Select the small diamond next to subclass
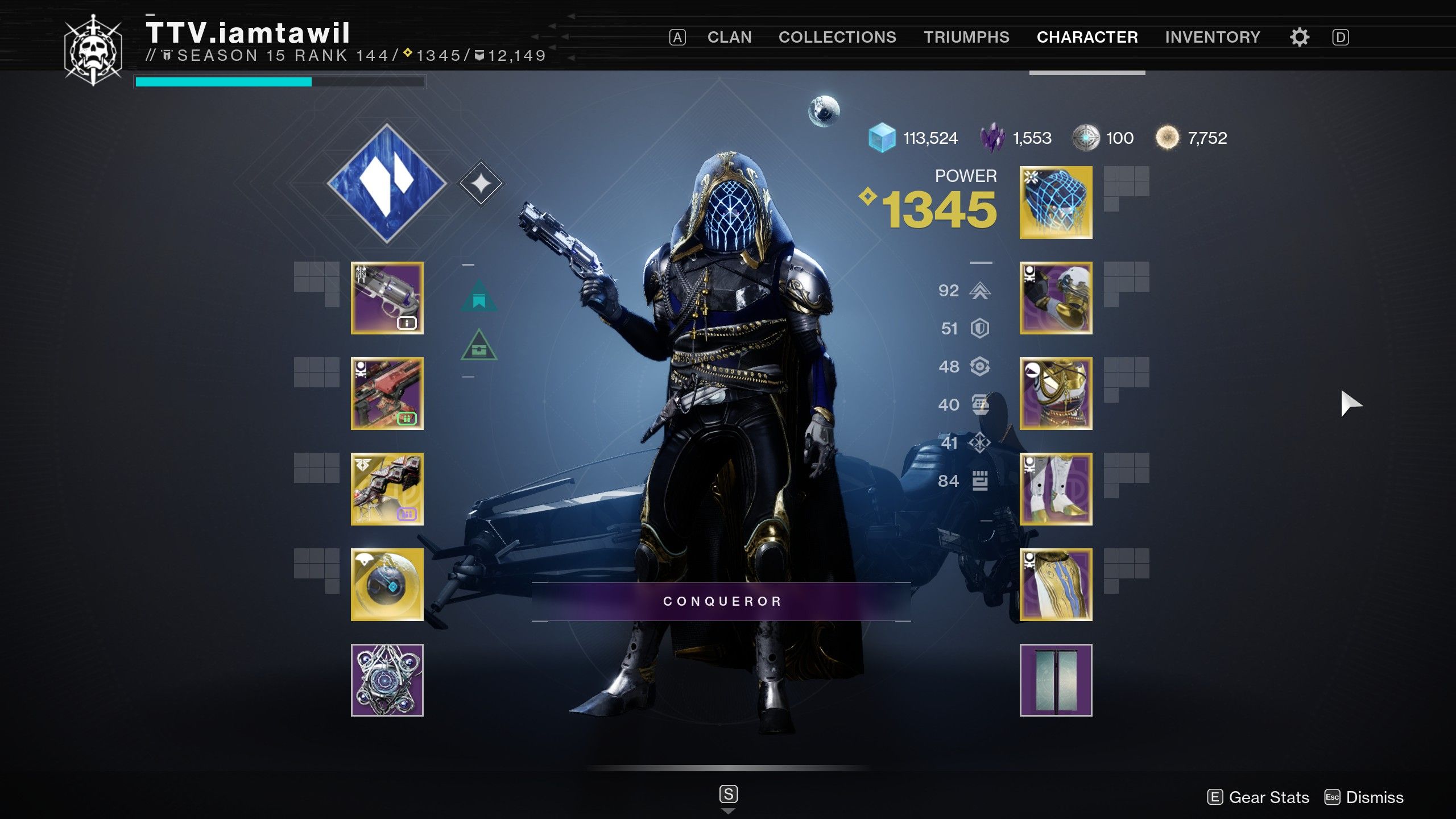 (481, 182)
